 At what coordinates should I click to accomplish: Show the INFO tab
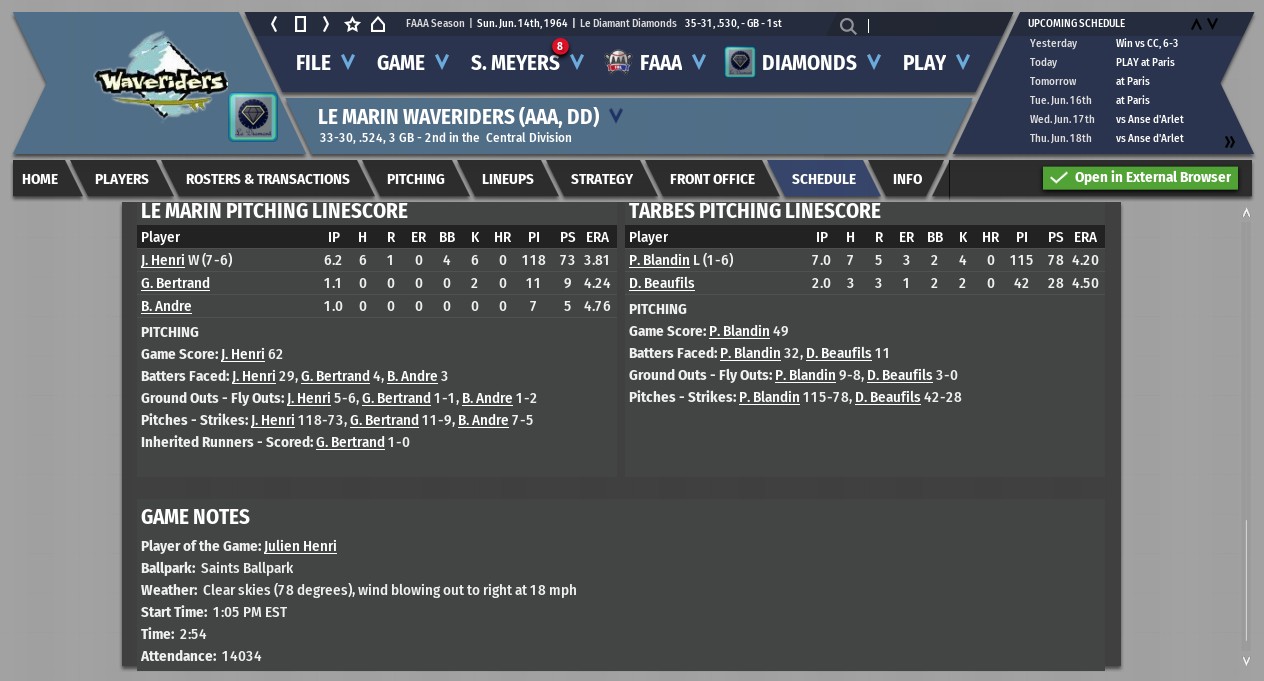tap(907, 179)
